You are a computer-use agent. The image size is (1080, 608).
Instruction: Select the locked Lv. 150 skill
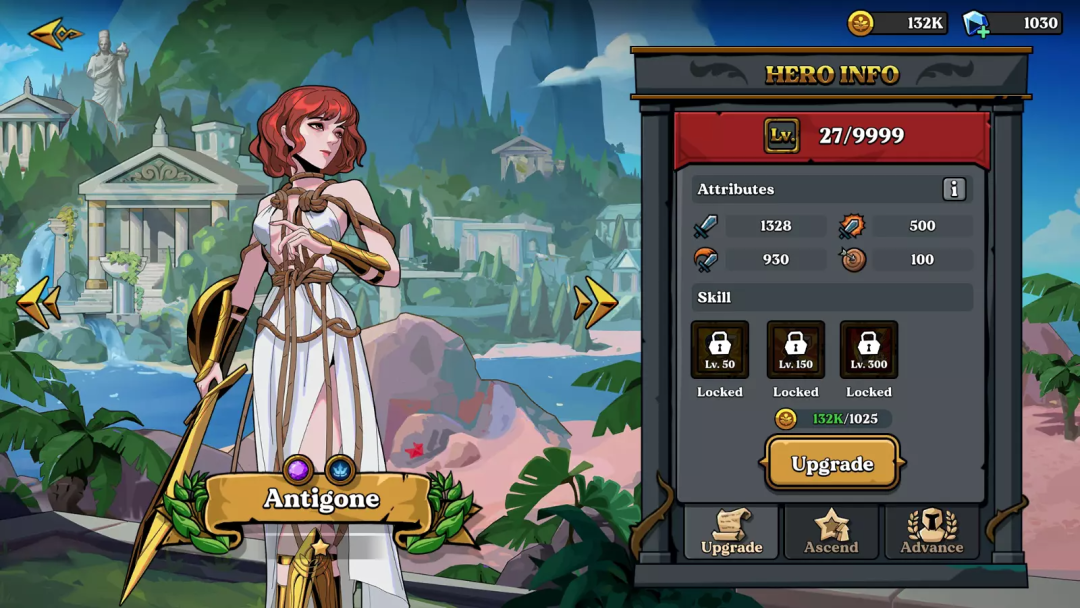click(796, 349)
